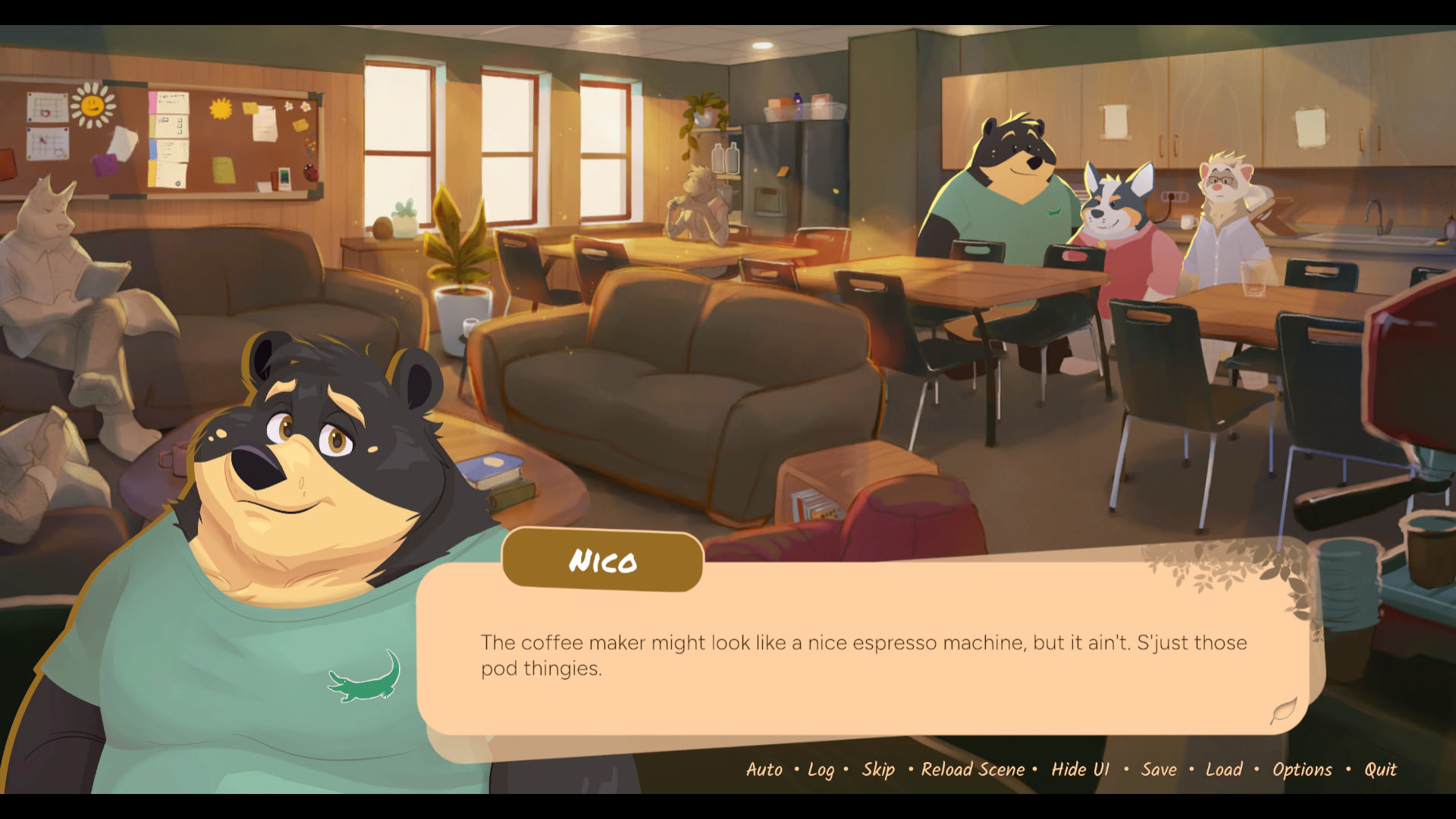
Task: Click the leaf icon to continue dialogue
Action: pos(1283,711)
